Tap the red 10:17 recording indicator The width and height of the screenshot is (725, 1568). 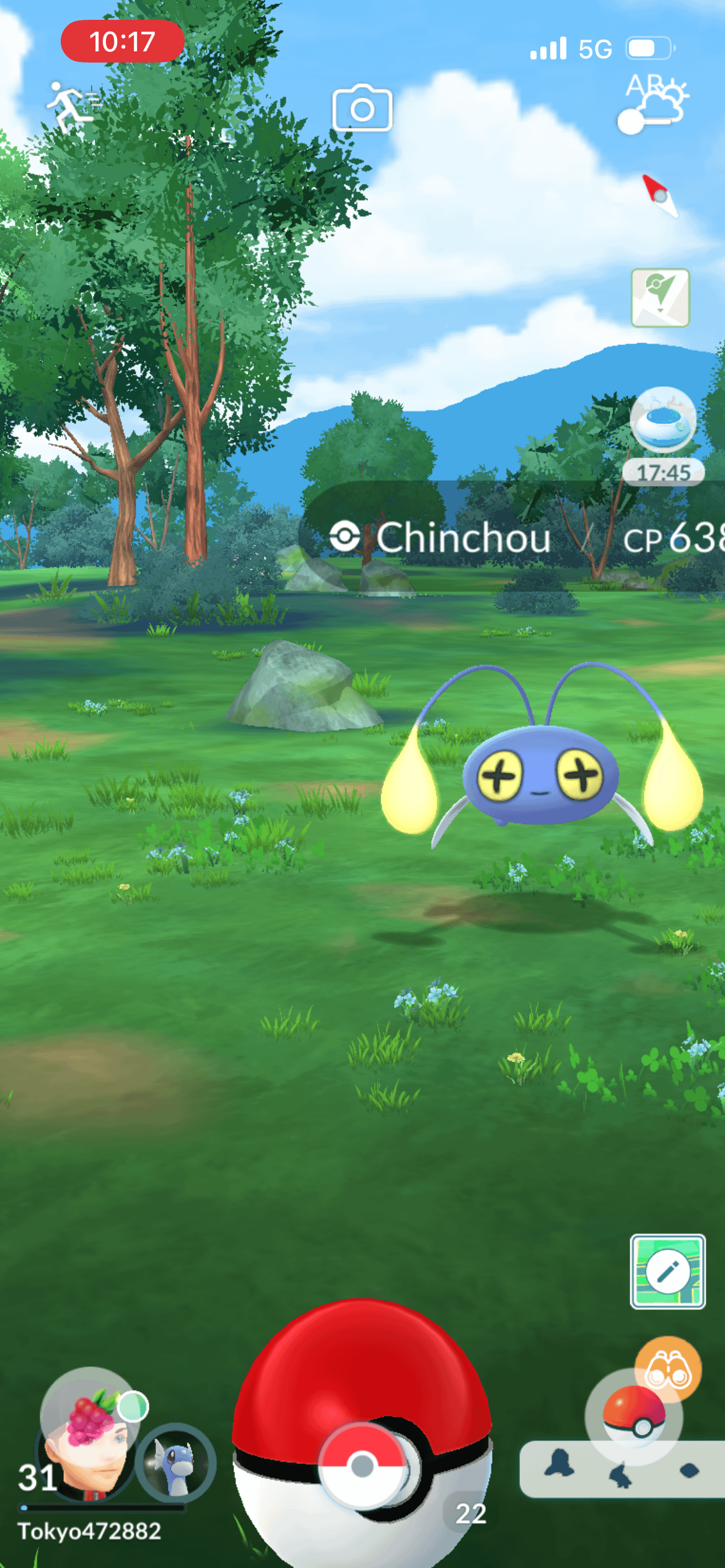(122, 41)
